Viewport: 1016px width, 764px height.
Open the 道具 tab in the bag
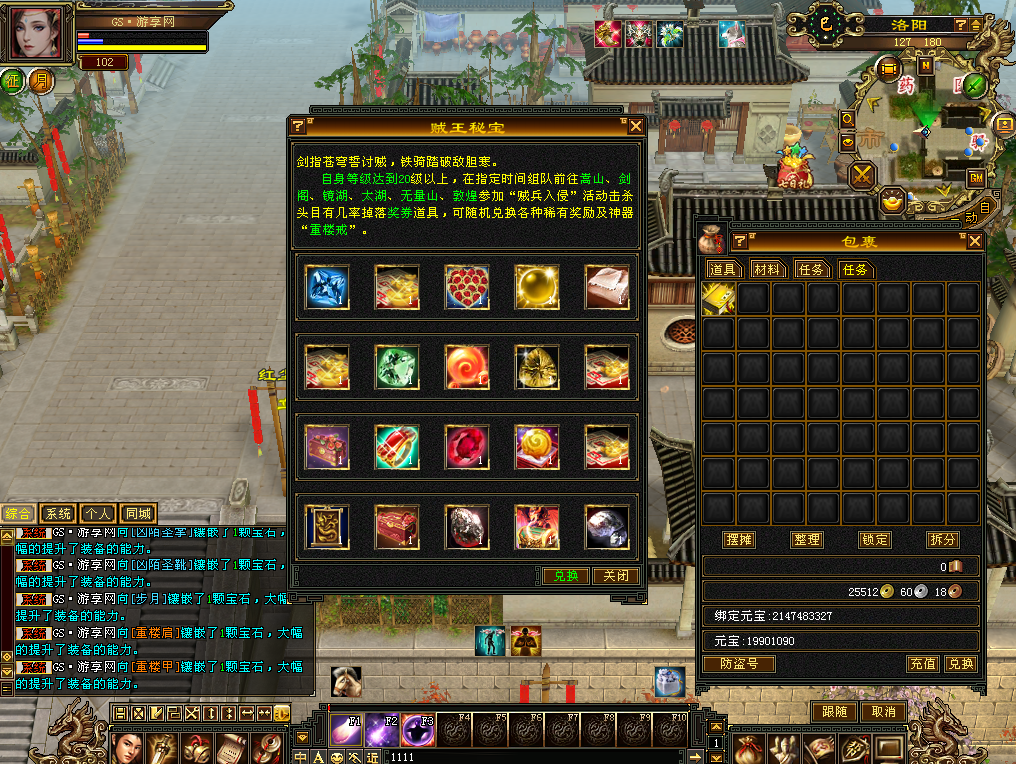[x=724, y=269]
